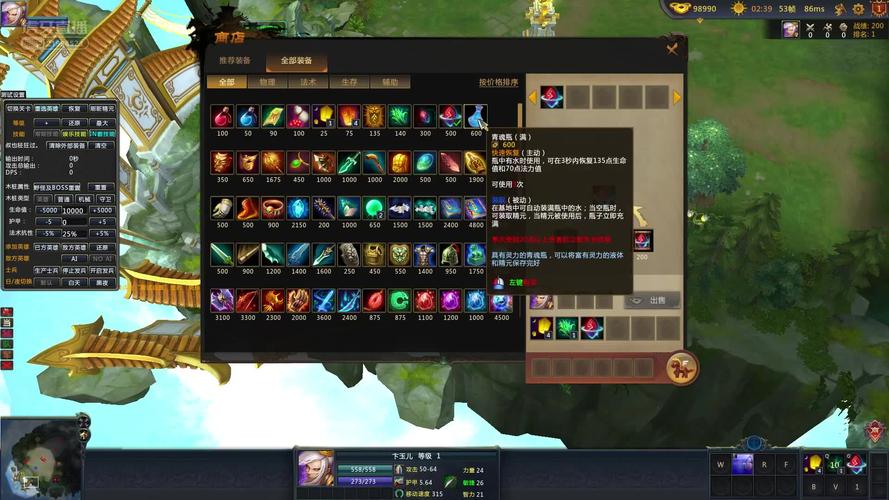The height and width of the screenshot is (500, 889).
Task: Sort items with 按价格排序
Action: point(498,82)
